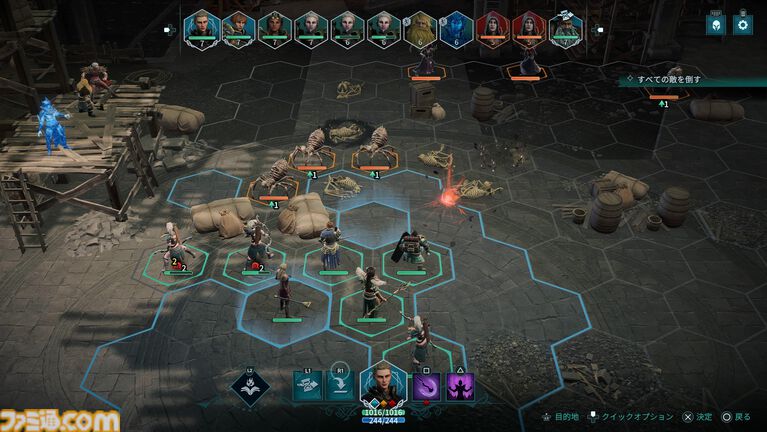
Task: Select the hourglass delay turn button
Action: point(308,386)
